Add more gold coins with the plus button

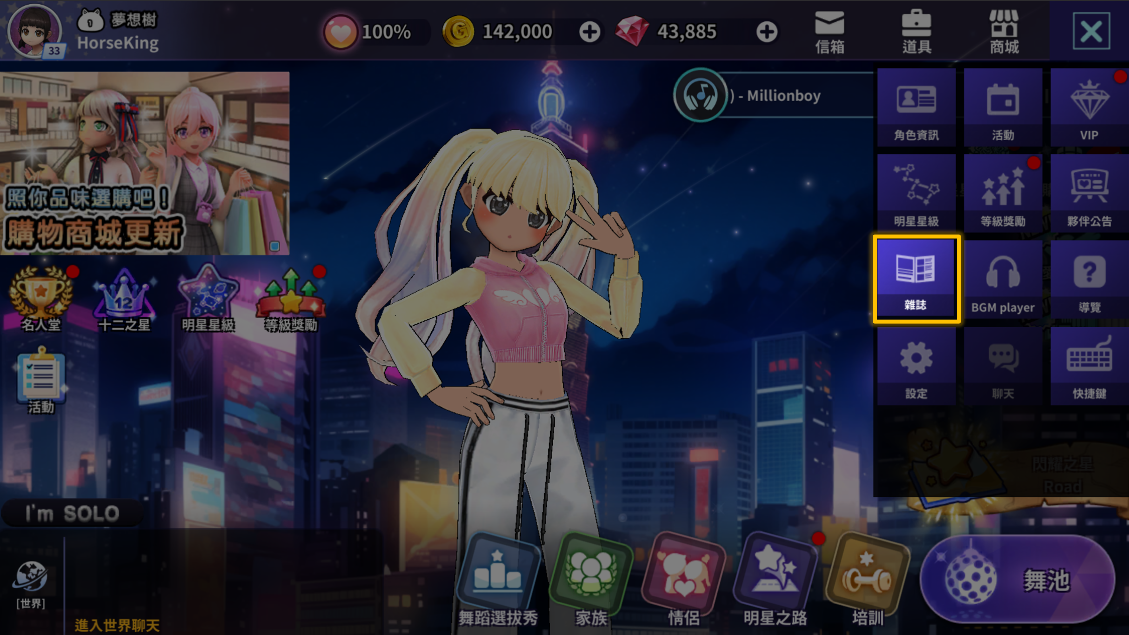coord(590,32)
